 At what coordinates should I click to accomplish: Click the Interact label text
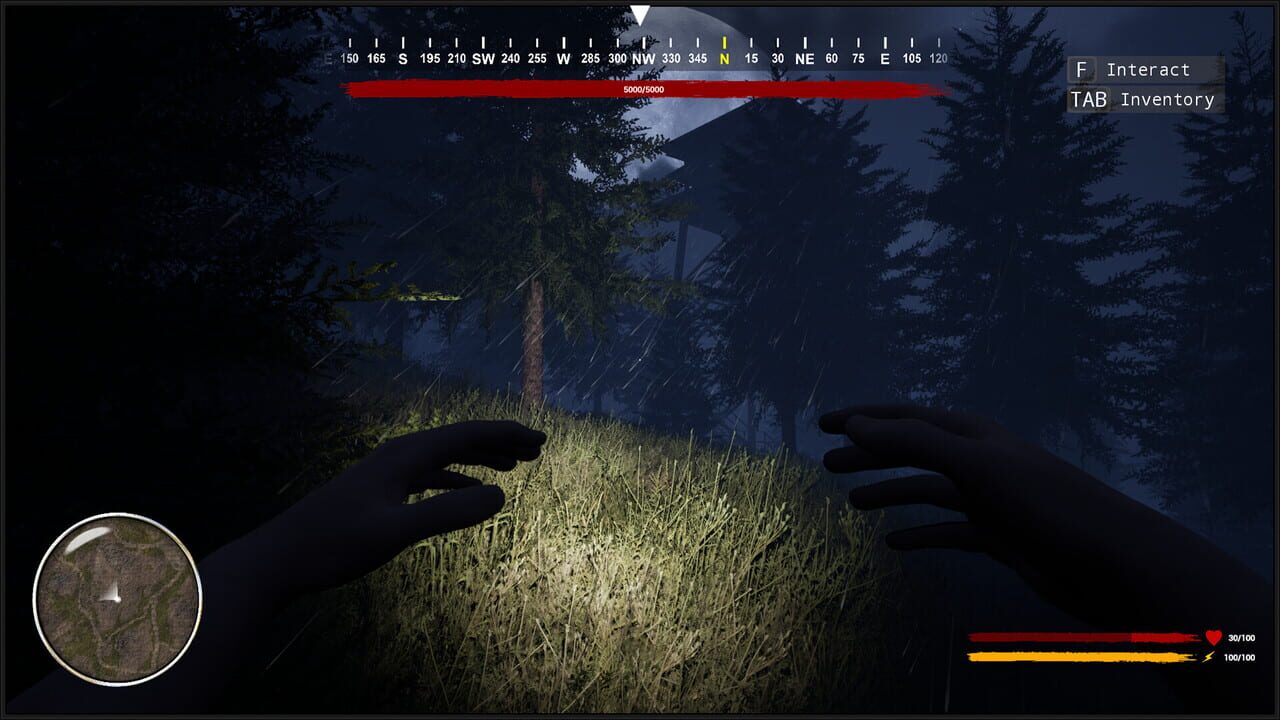click(1150, 69)
